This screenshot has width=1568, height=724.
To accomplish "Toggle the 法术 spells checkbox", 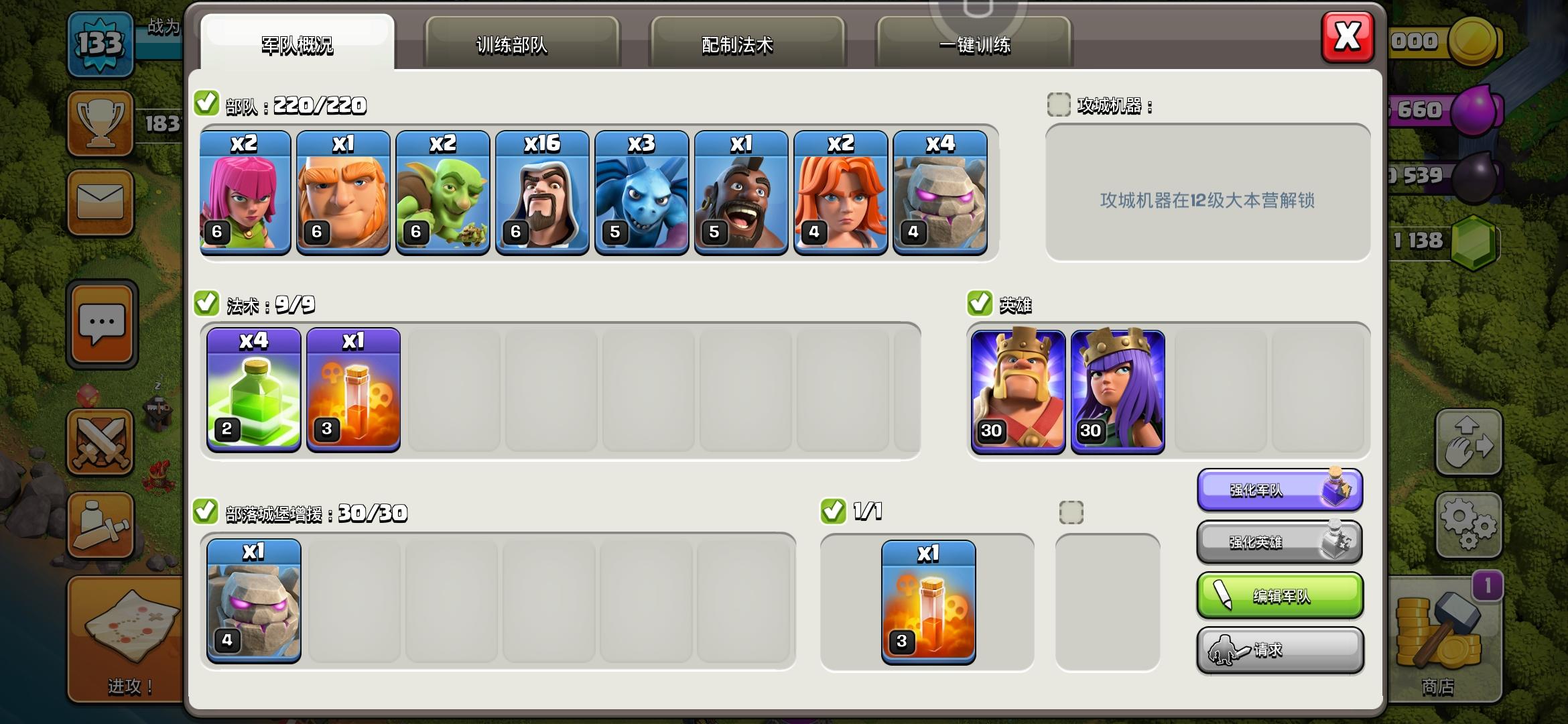I will click(x=208, y=303).
